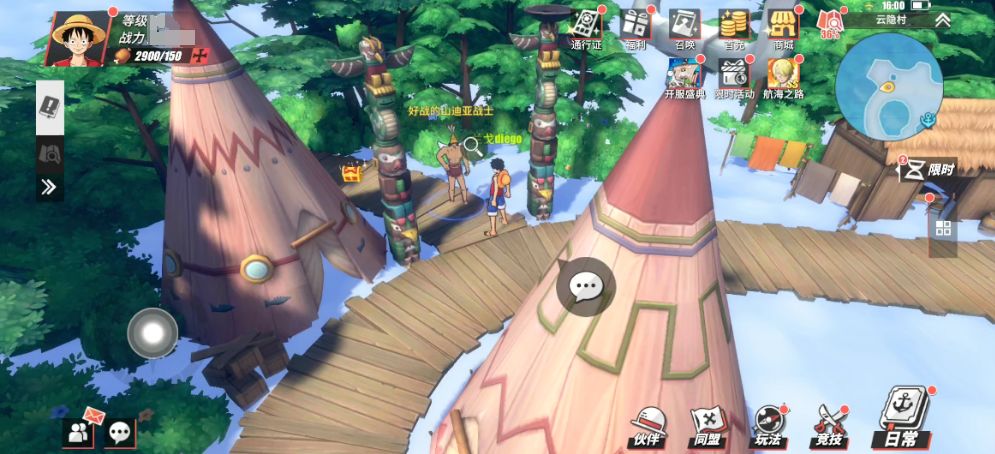Collapse the top menu with 云隐村 arrow
Image resolution: width=995 pixels, height=454 pixels.
coord(941,19)
